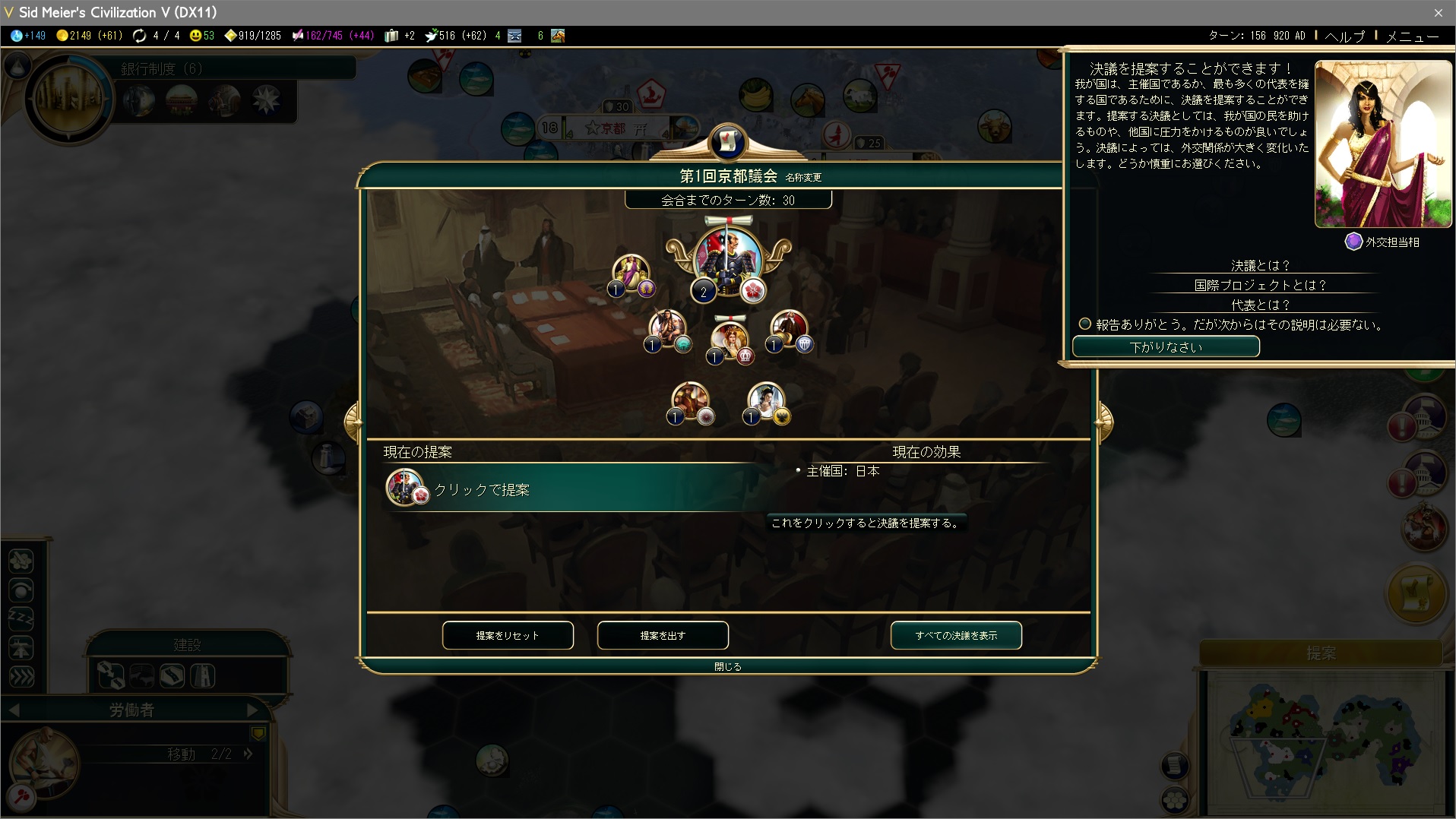Go to the next unit arrow
The width and height of the screenshot is (1456, 819).
[252, 710]
